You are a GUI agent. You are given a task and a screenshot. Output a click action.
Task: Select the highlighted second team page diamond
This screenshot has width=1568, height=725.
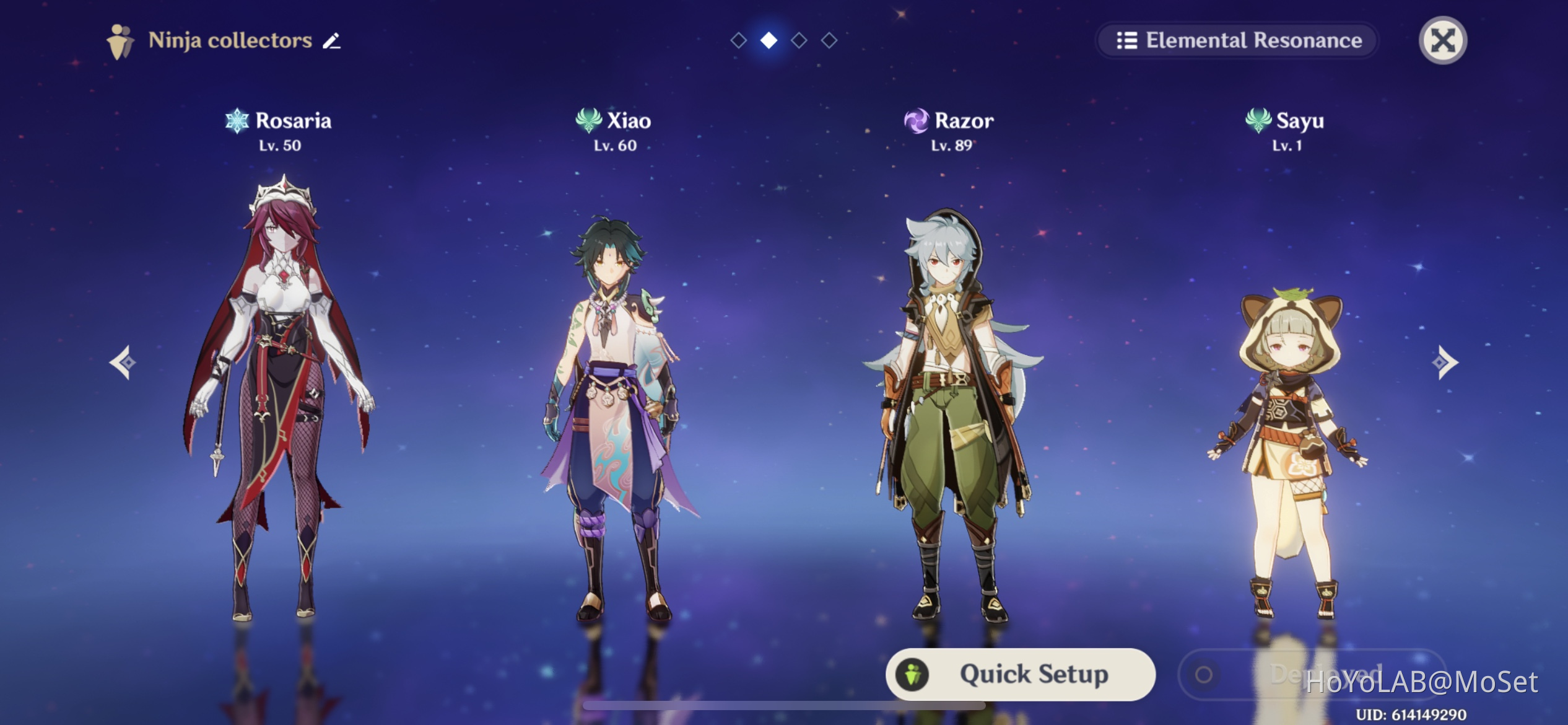[x=768, y=40]
